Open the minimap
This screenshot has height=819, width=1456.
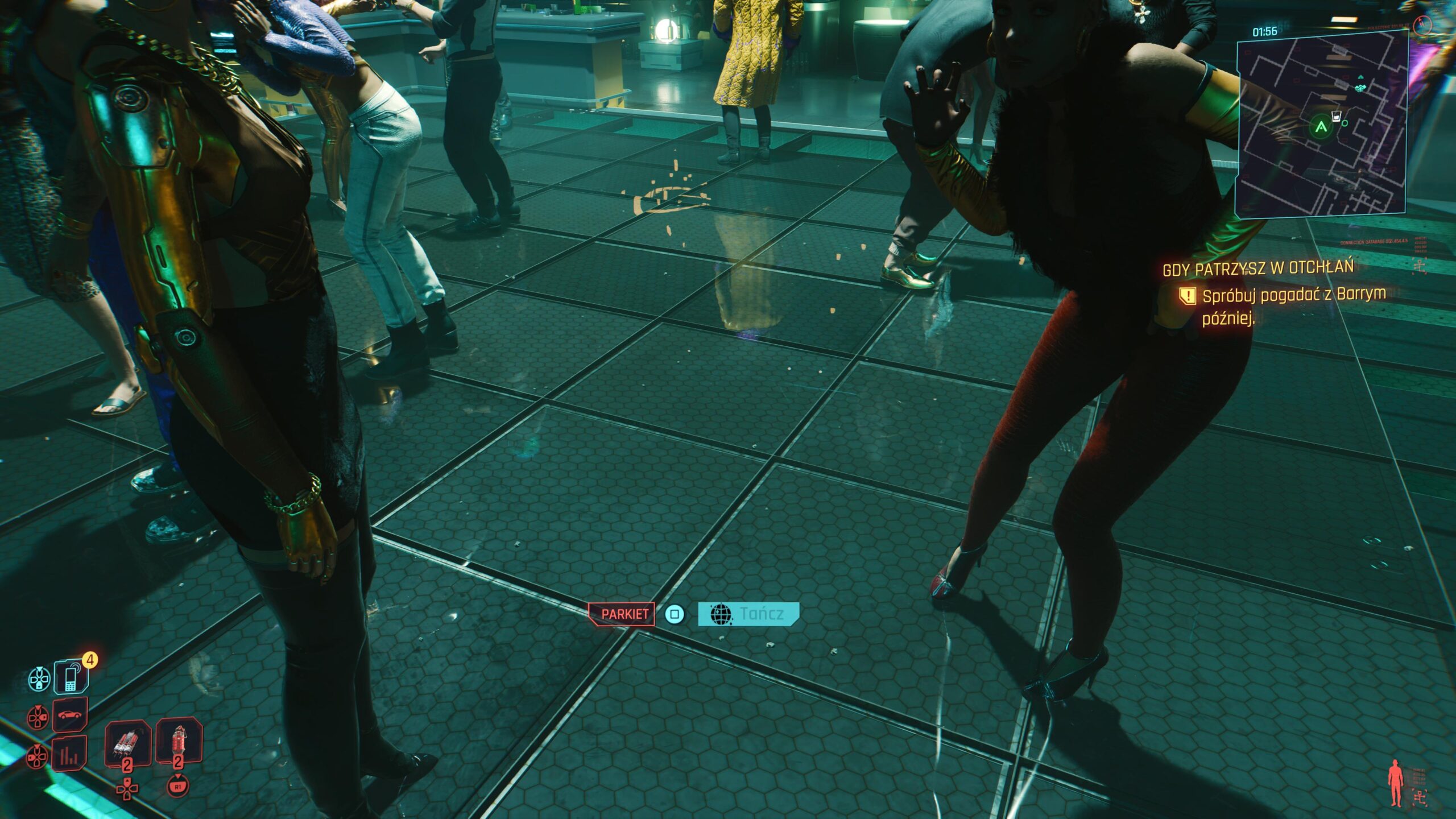(1321, 125)
